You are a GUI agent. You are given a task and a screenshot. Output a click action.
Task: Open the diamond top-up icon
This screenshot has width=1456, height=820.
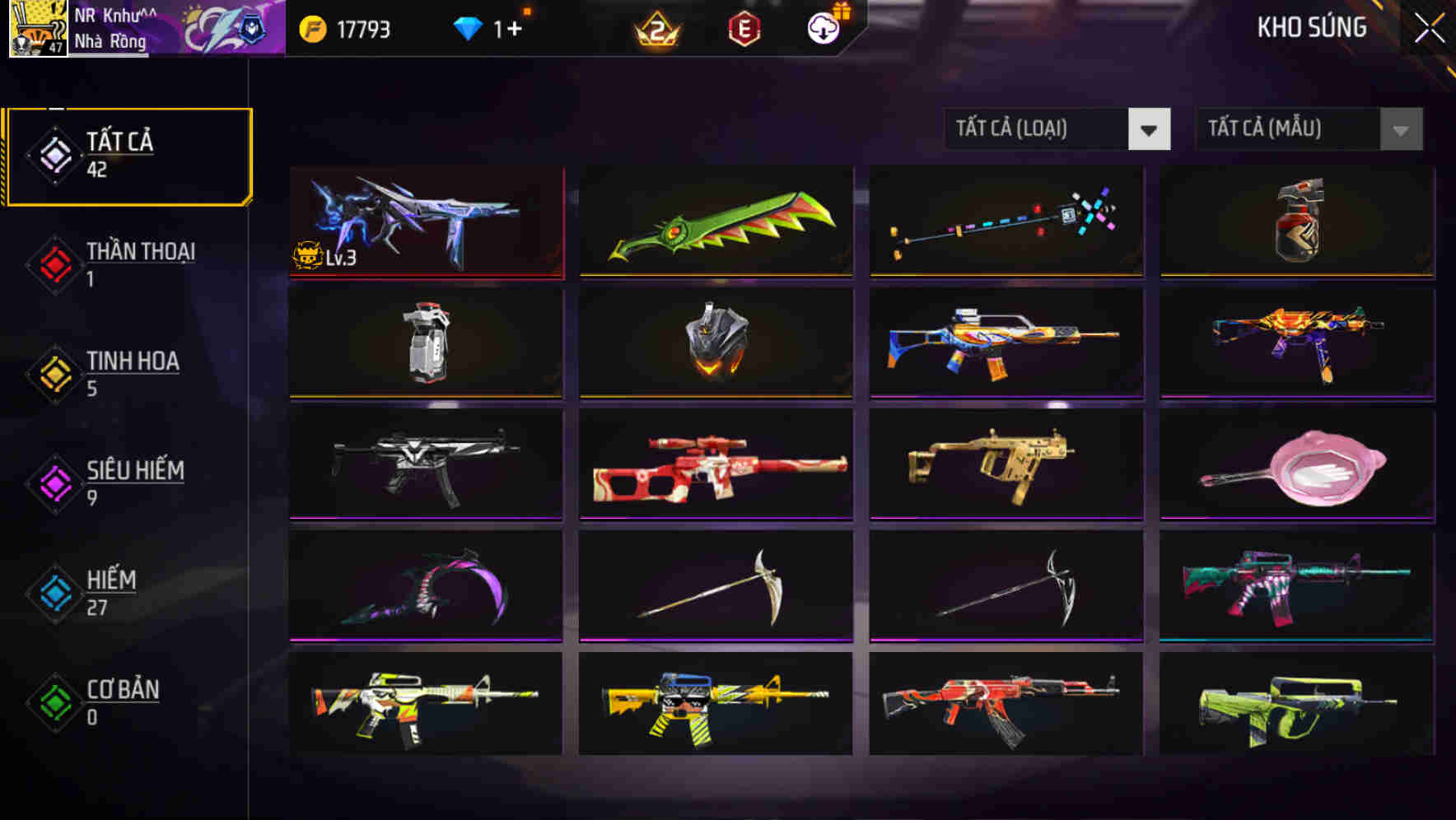coord(468,26)
